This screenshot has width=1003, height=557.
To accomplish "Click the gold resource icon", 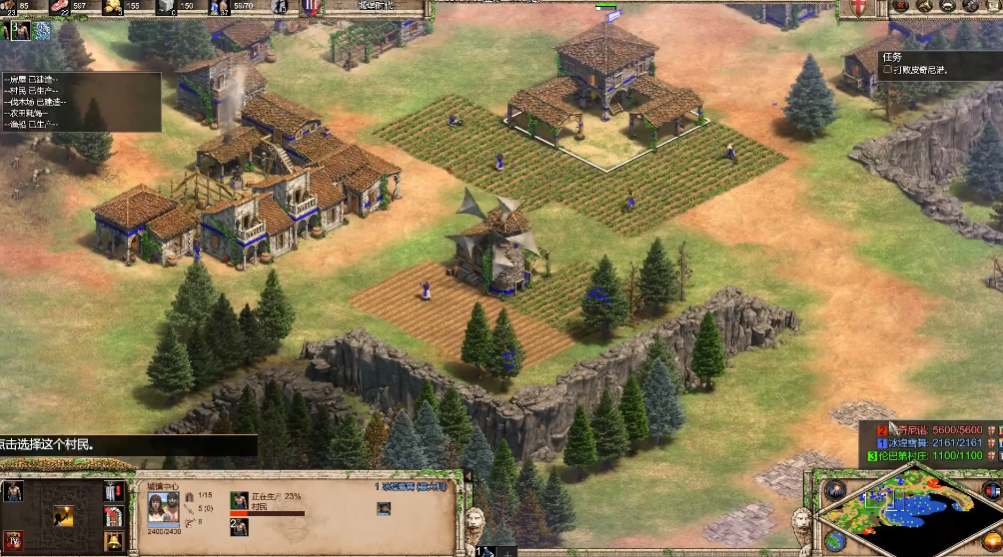I will tap(111, 8).
